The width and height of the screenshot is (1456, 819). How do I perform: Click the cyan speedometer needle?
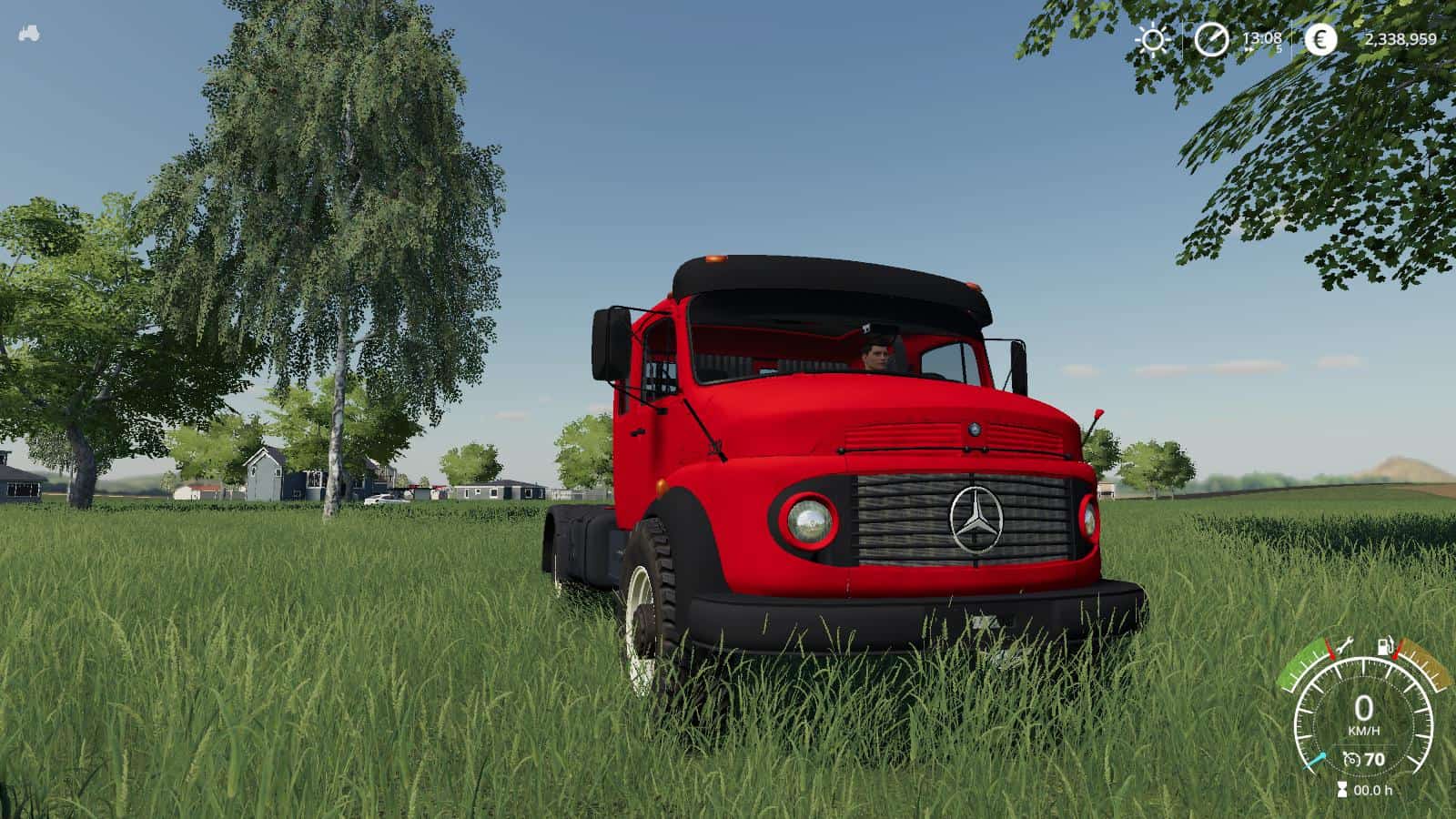[1315, 759]
